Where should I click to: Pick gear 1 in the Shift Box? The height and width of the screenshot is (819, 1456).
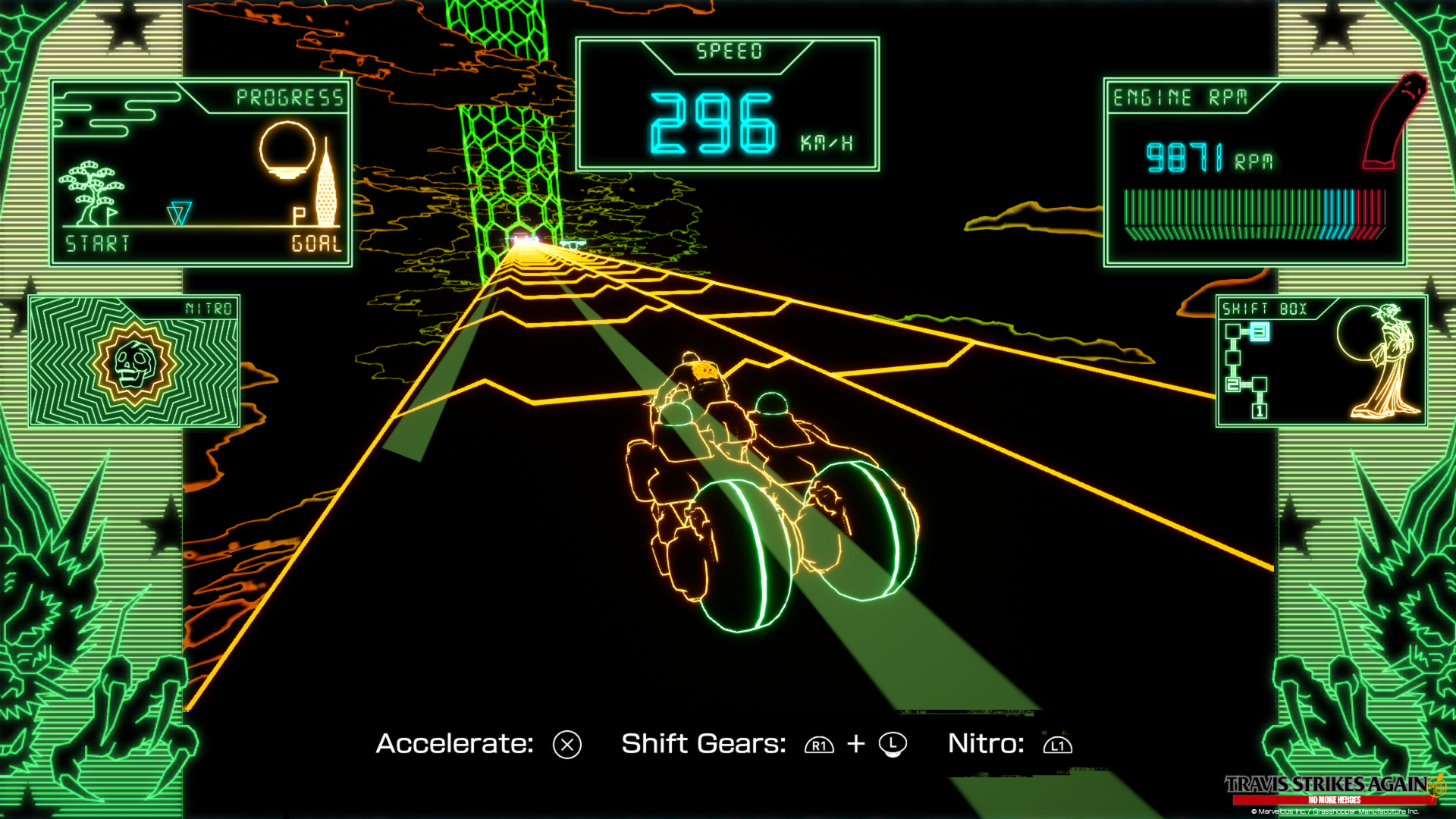coord(1260,411)
